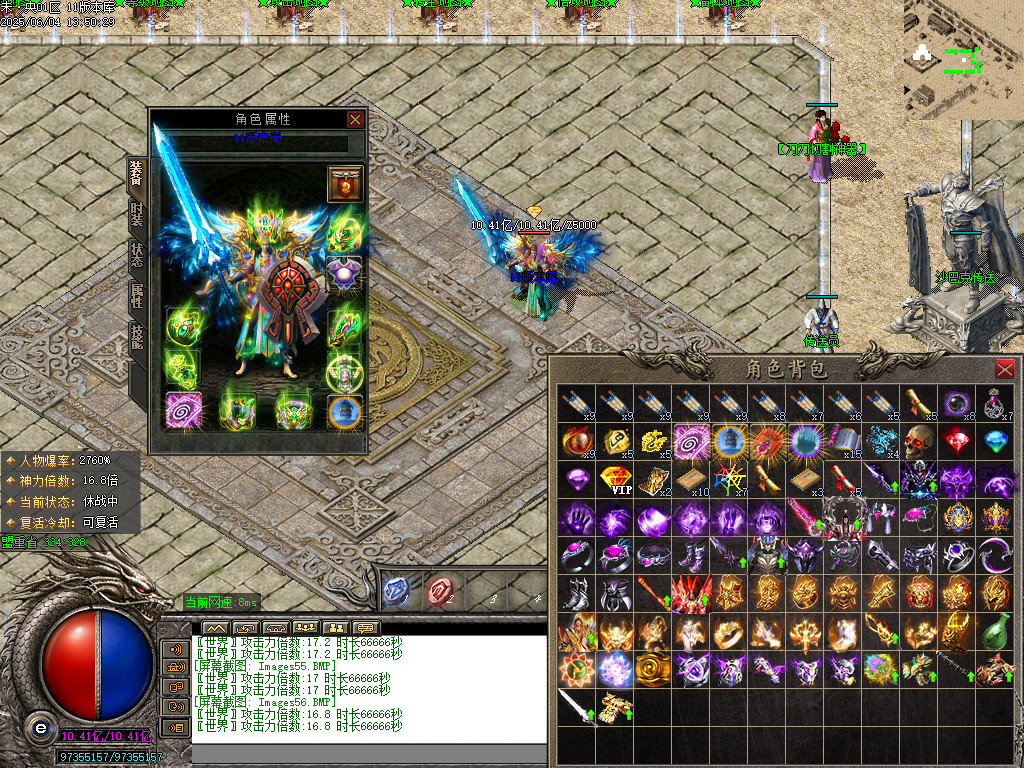Select the red gem in the bag
This screenshot has width=1024, height=768.
click(957, 440)
